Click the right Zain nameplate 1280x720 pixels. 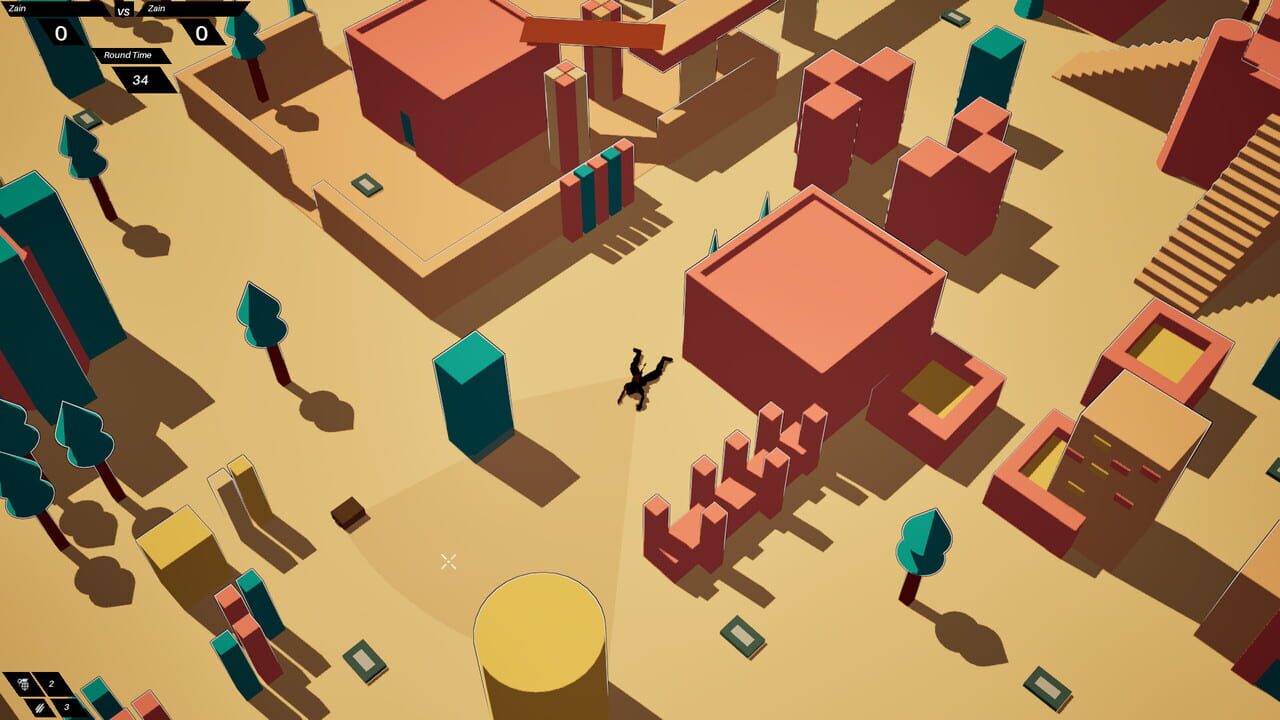[155, 8]
